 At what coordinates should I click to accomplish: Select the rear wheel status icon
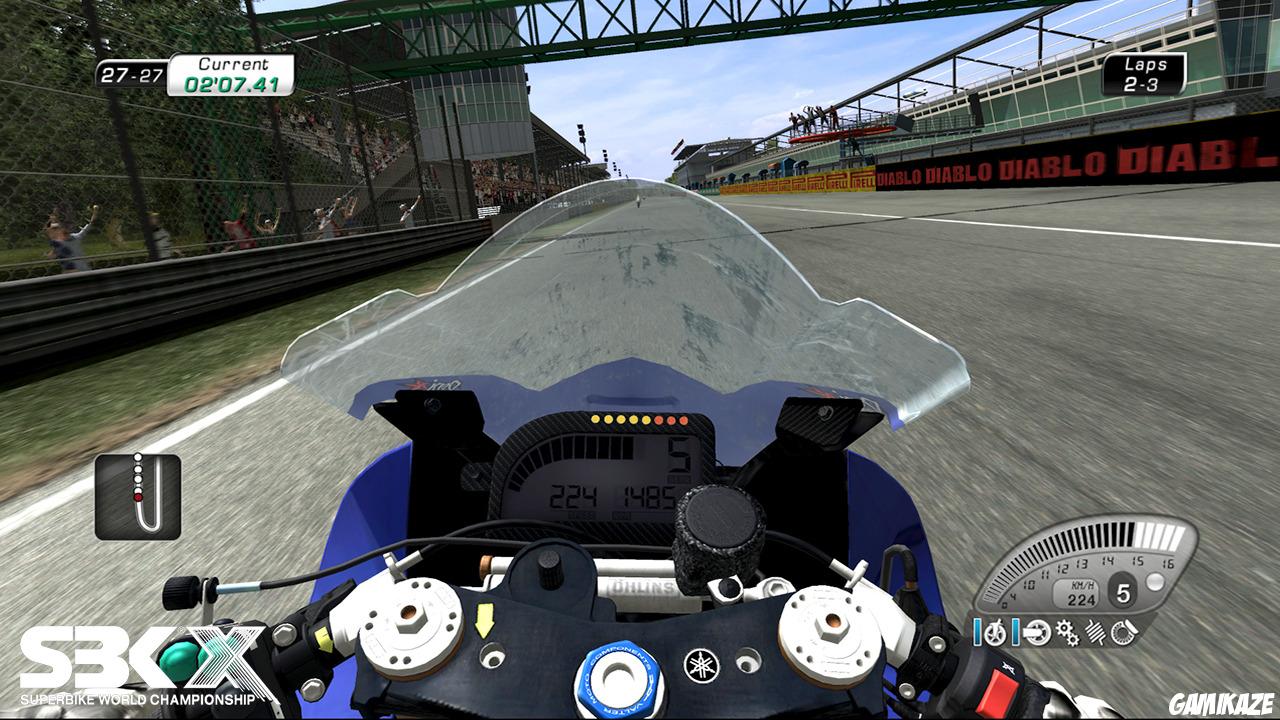(1037, 632)
